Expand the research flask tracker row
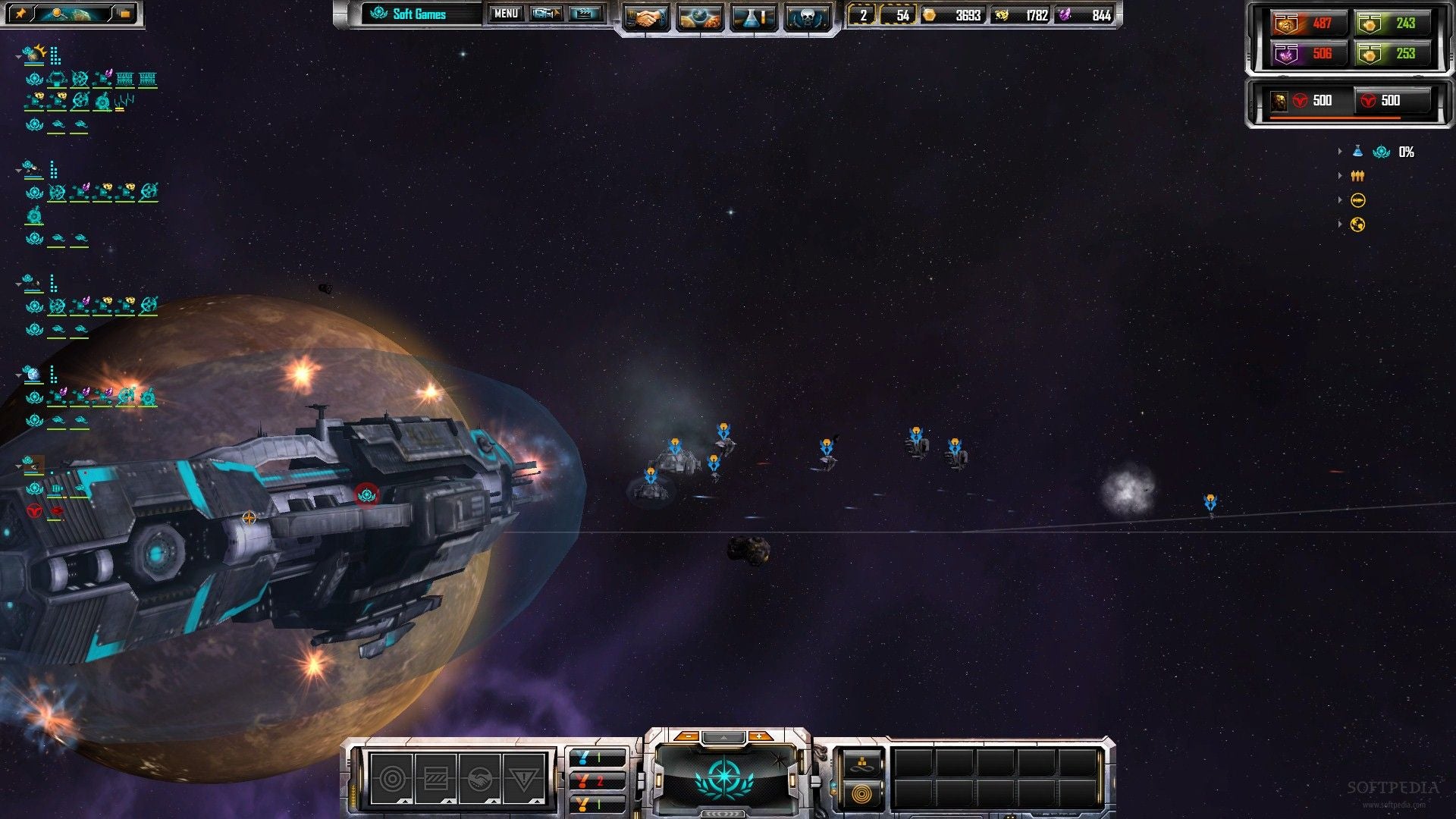The width and height of the screenshot is (1456, 819). [1340, 152]
